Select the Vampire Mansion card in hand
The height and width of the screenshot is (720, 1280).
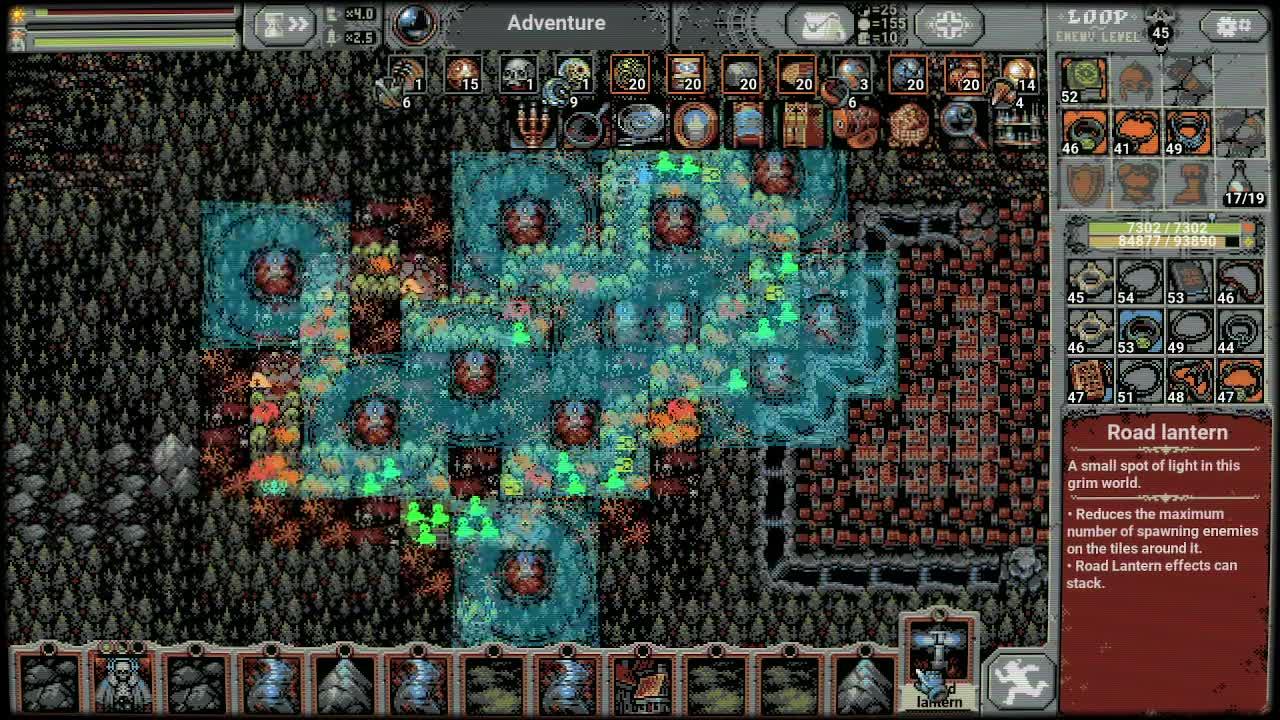click(x=122, y=681)
